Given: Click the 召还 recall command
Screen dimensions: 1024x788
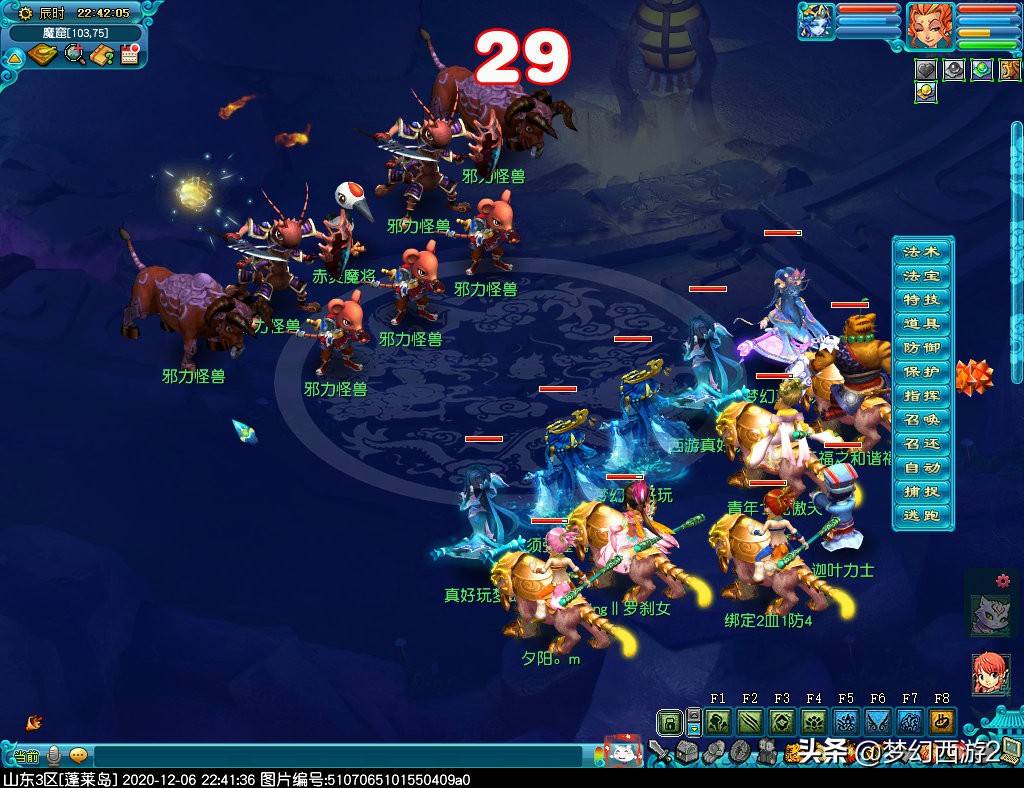Looking at the screenshot, I should pos(921,443).
